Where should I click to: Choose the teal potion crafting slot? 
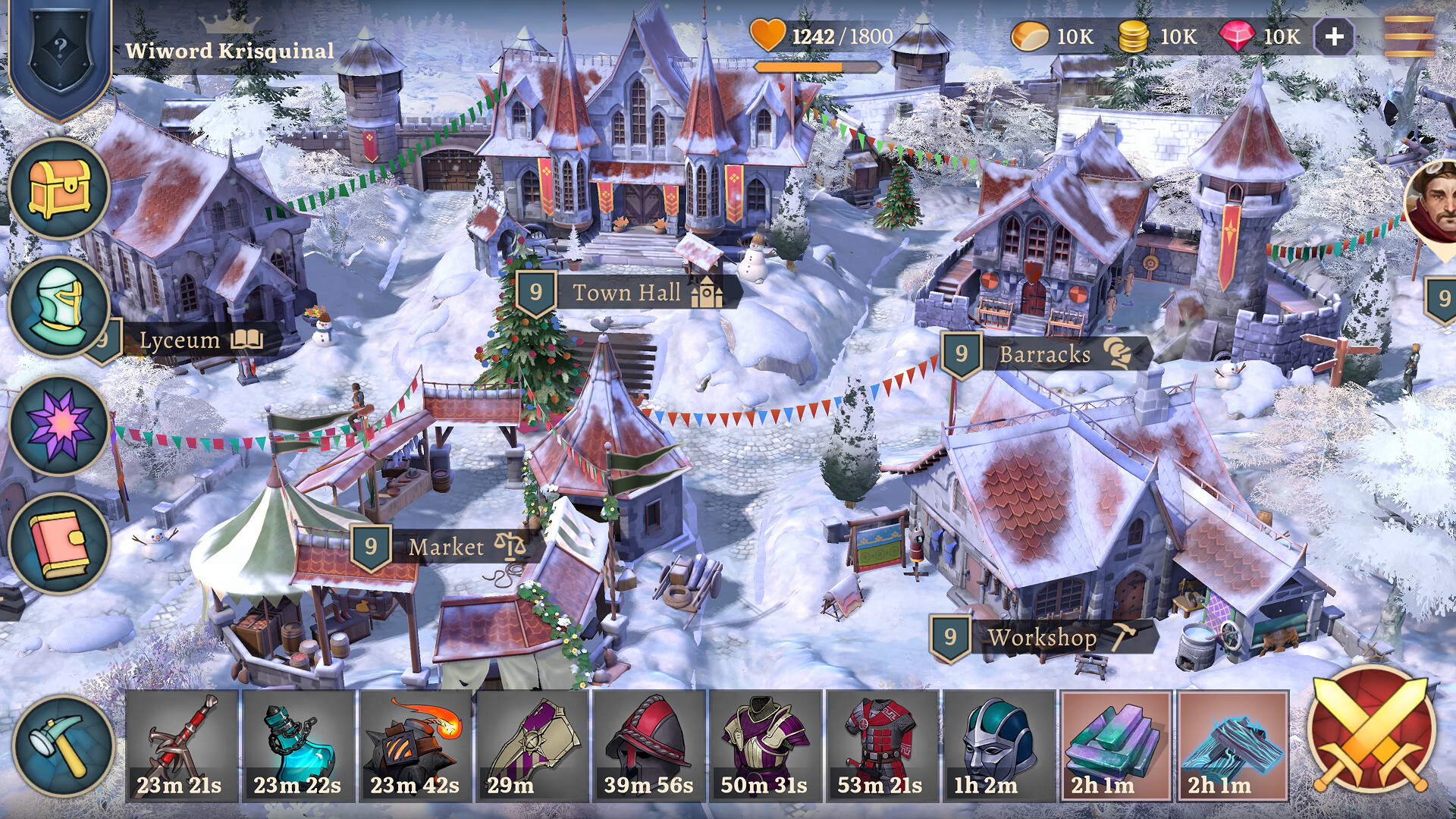point(298,745)
